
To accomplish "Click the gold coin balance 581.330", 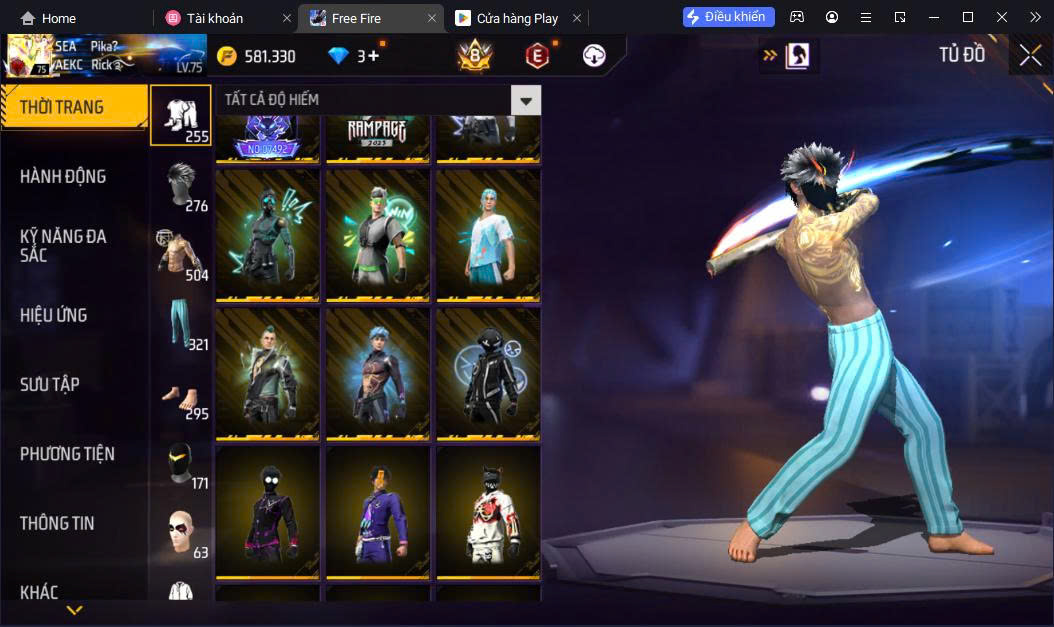I will point(257,56).
